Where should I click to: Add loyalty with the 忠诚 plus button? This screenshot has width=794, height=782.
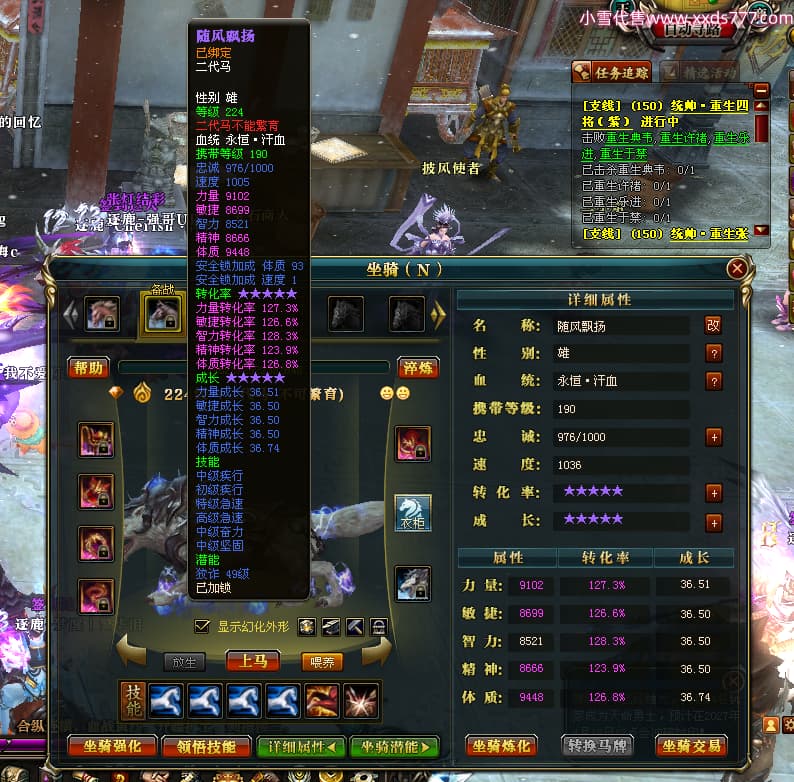(x=714, y=437)
